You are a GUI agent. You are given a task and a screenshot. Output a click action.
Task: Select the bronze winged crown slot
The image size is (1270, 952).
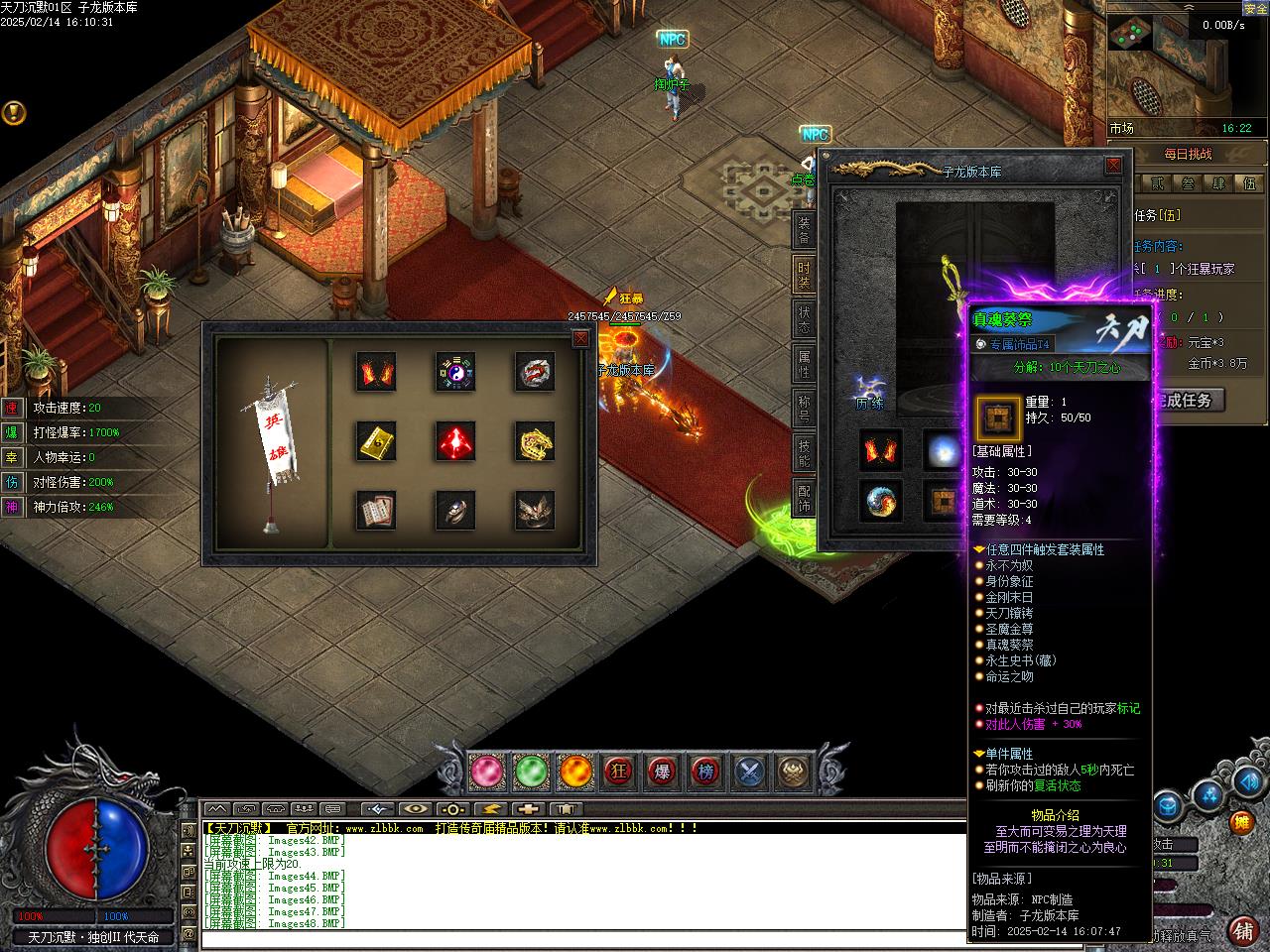[535, 511]
